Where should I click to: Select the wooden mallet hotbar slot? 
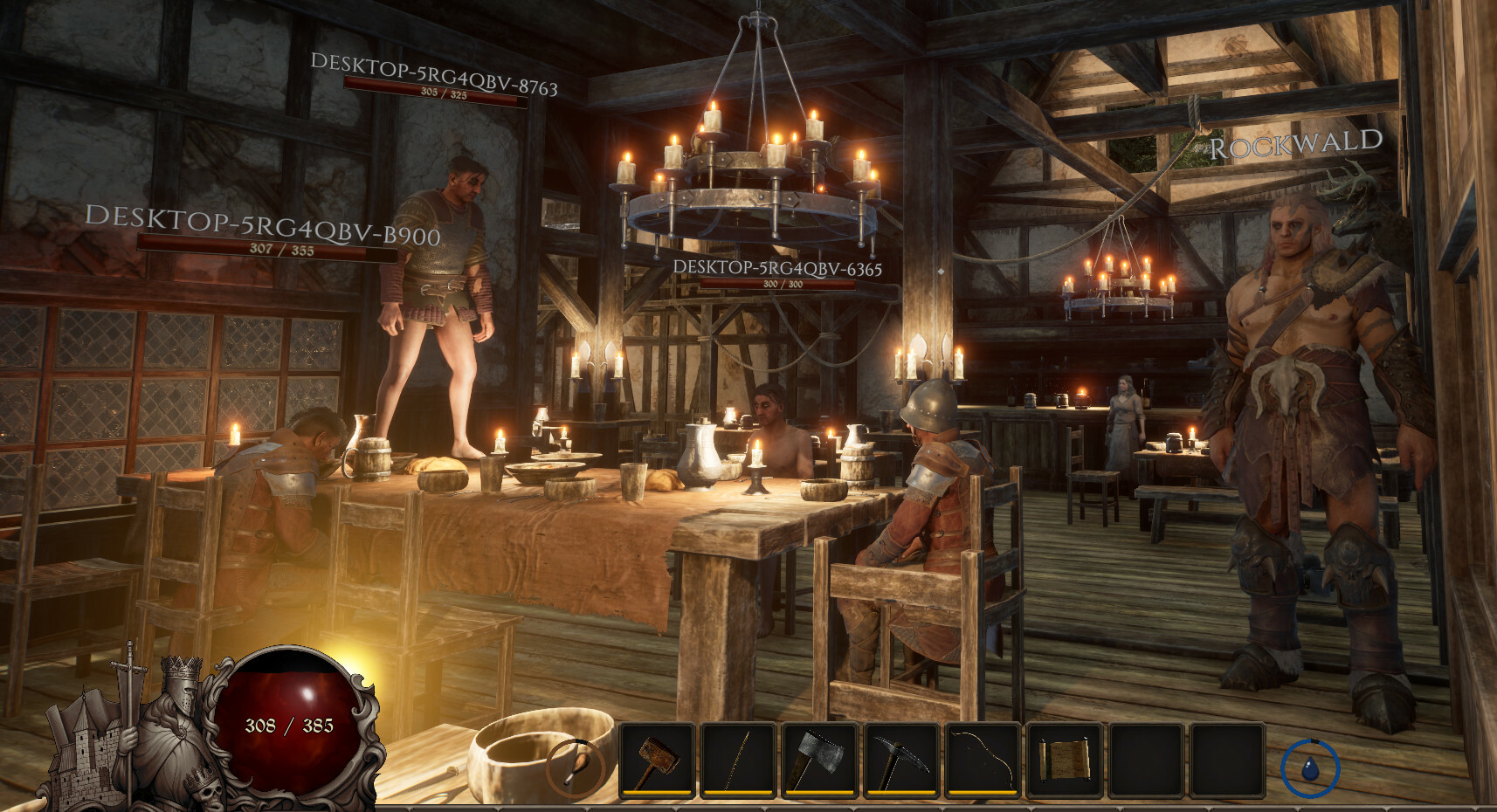[x=657, y=760]
